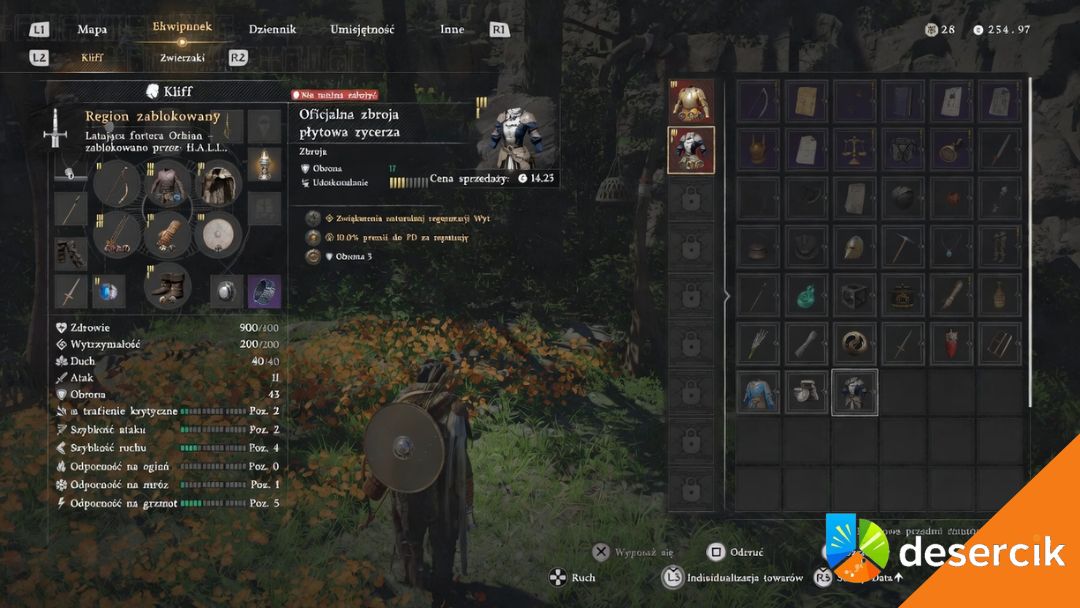Switch to the Dziennik tab
The image size is (1080, 608).
[272, 29]
